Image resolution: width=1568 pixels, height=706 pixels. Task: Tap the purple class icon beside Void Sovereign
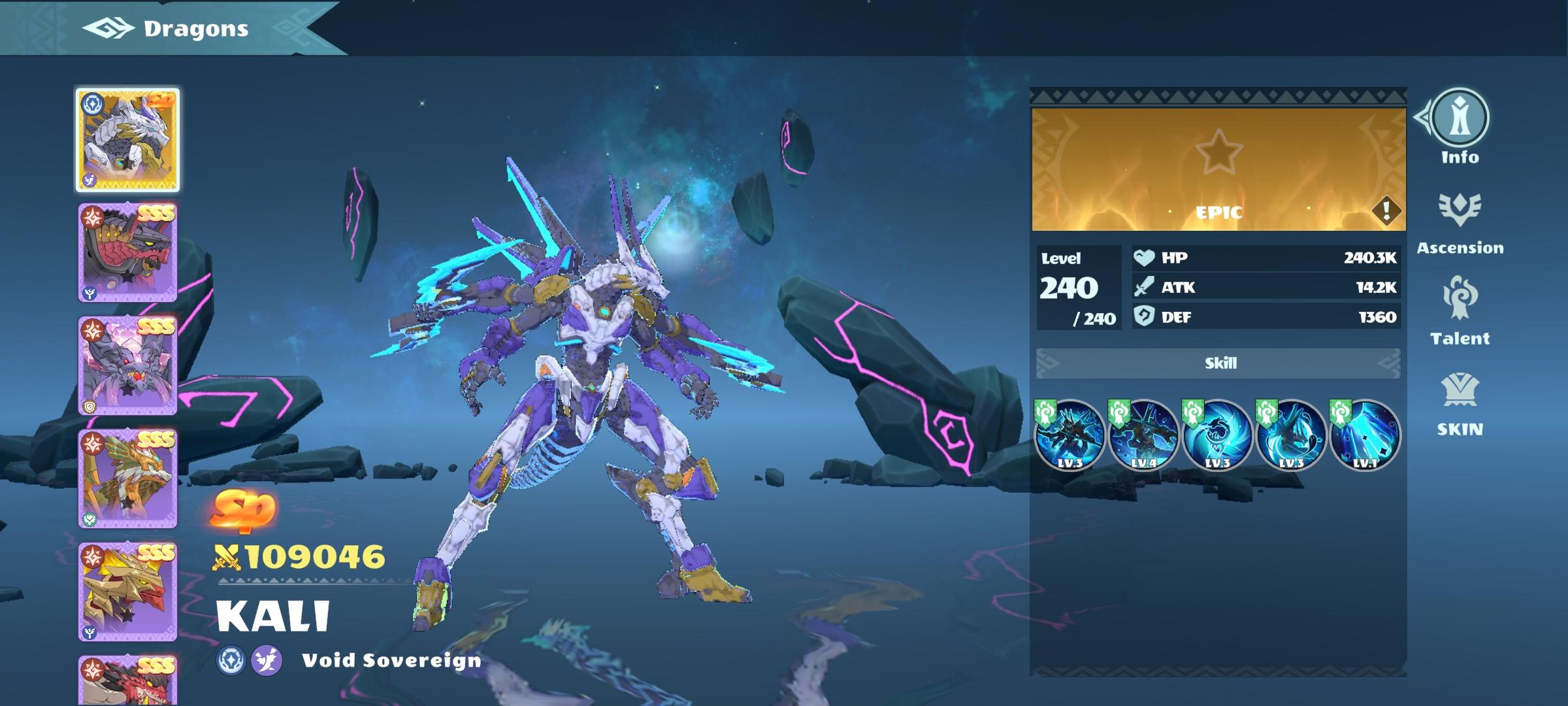(267, 660)
